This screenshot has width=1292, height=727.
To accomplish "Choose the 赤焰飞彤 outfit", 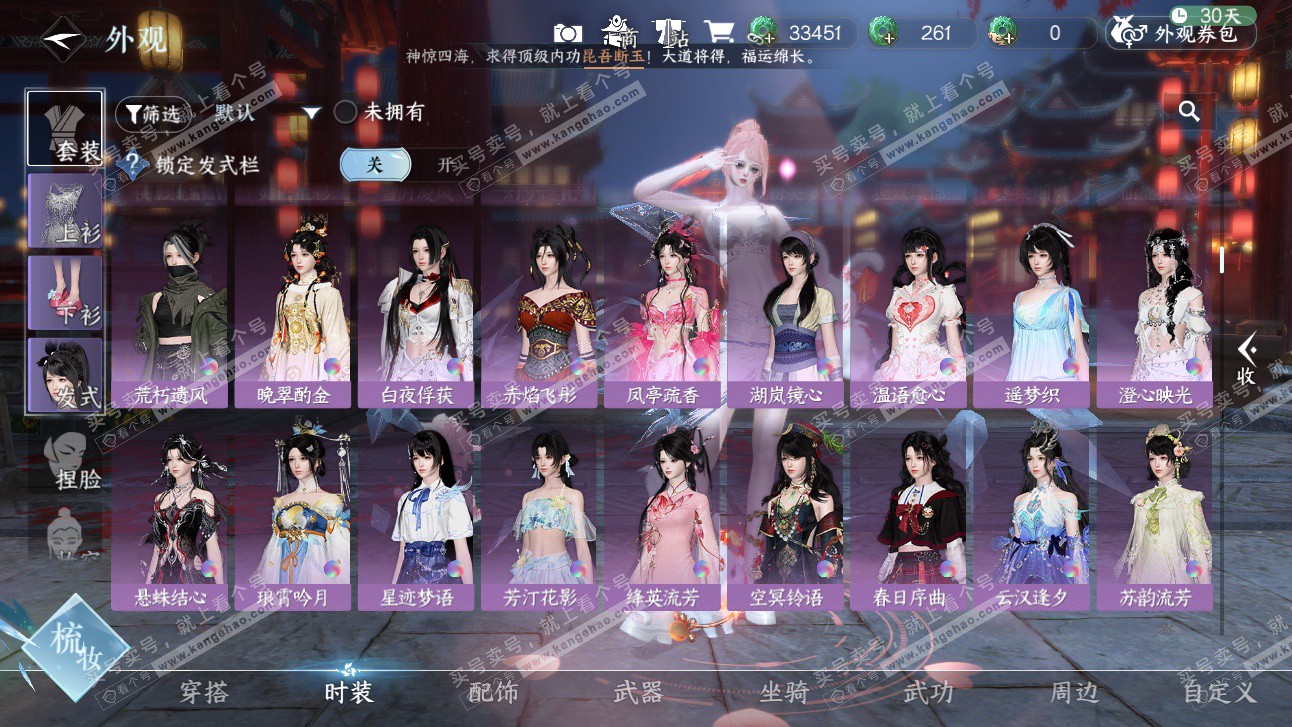I will 541,310.
